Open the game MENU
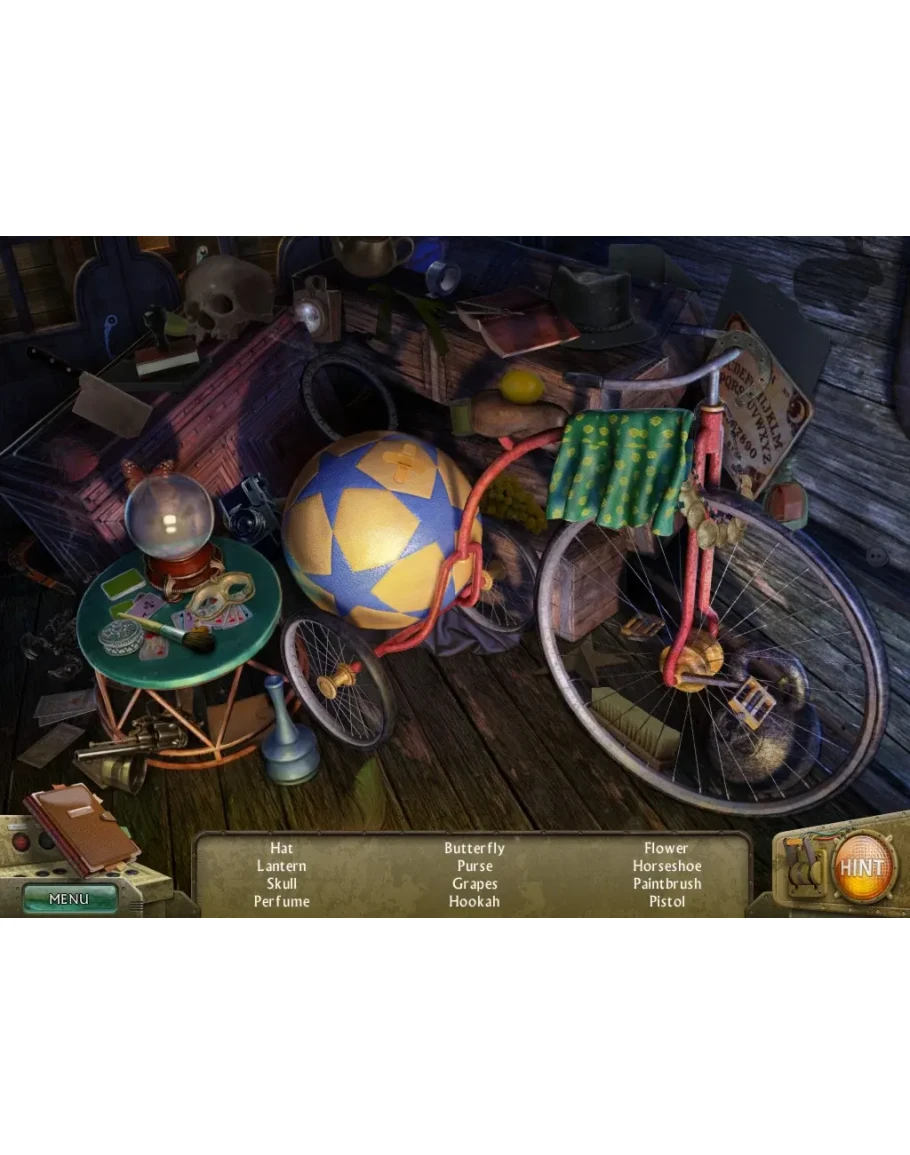Image resolution: width=910 pixels, height=1155 pixels. (x=69, y=898)
